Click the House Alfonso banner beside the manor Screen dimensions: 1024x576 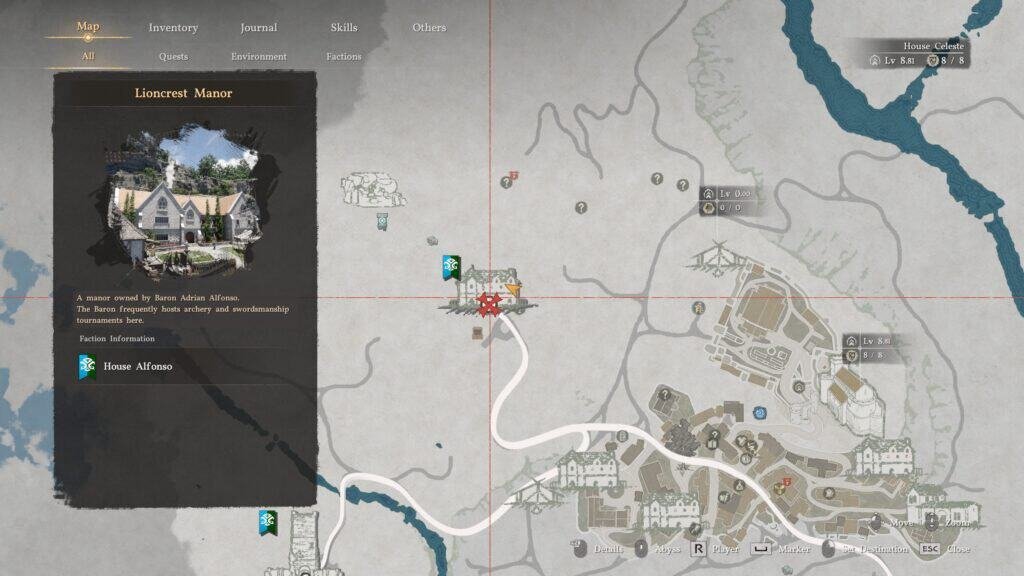(450, 266)
